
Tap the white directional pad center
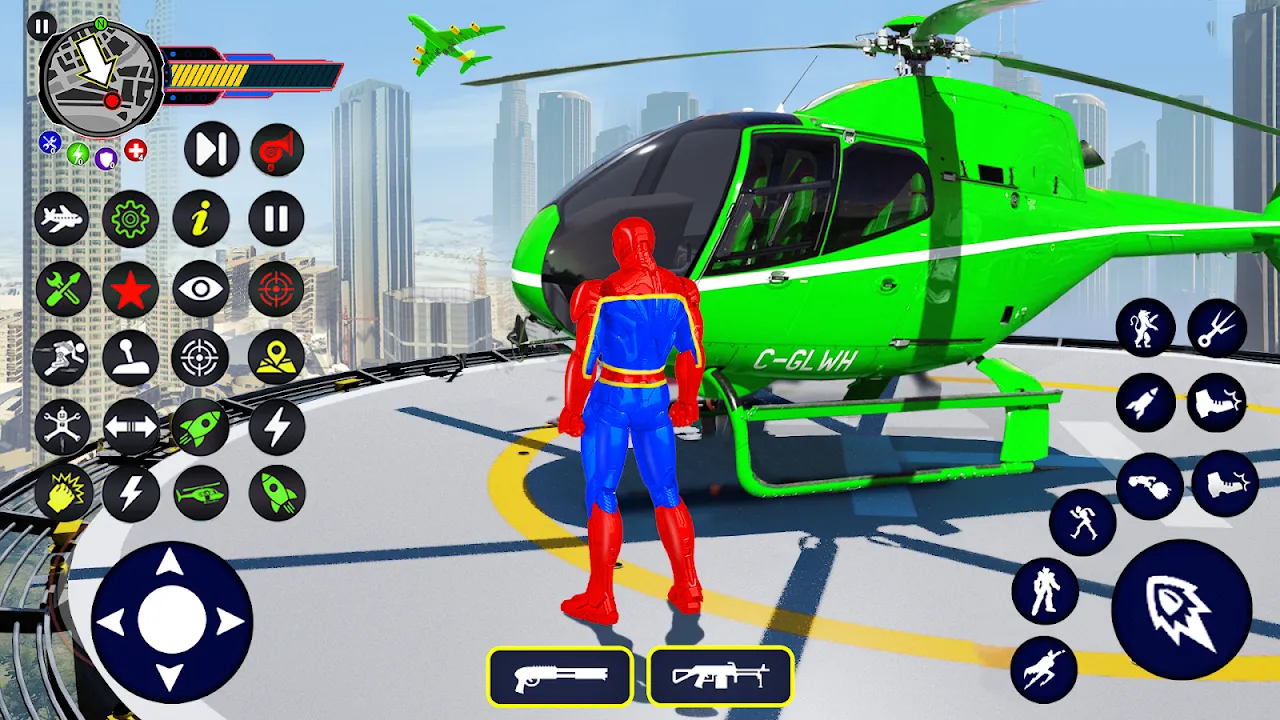[171, 620]
